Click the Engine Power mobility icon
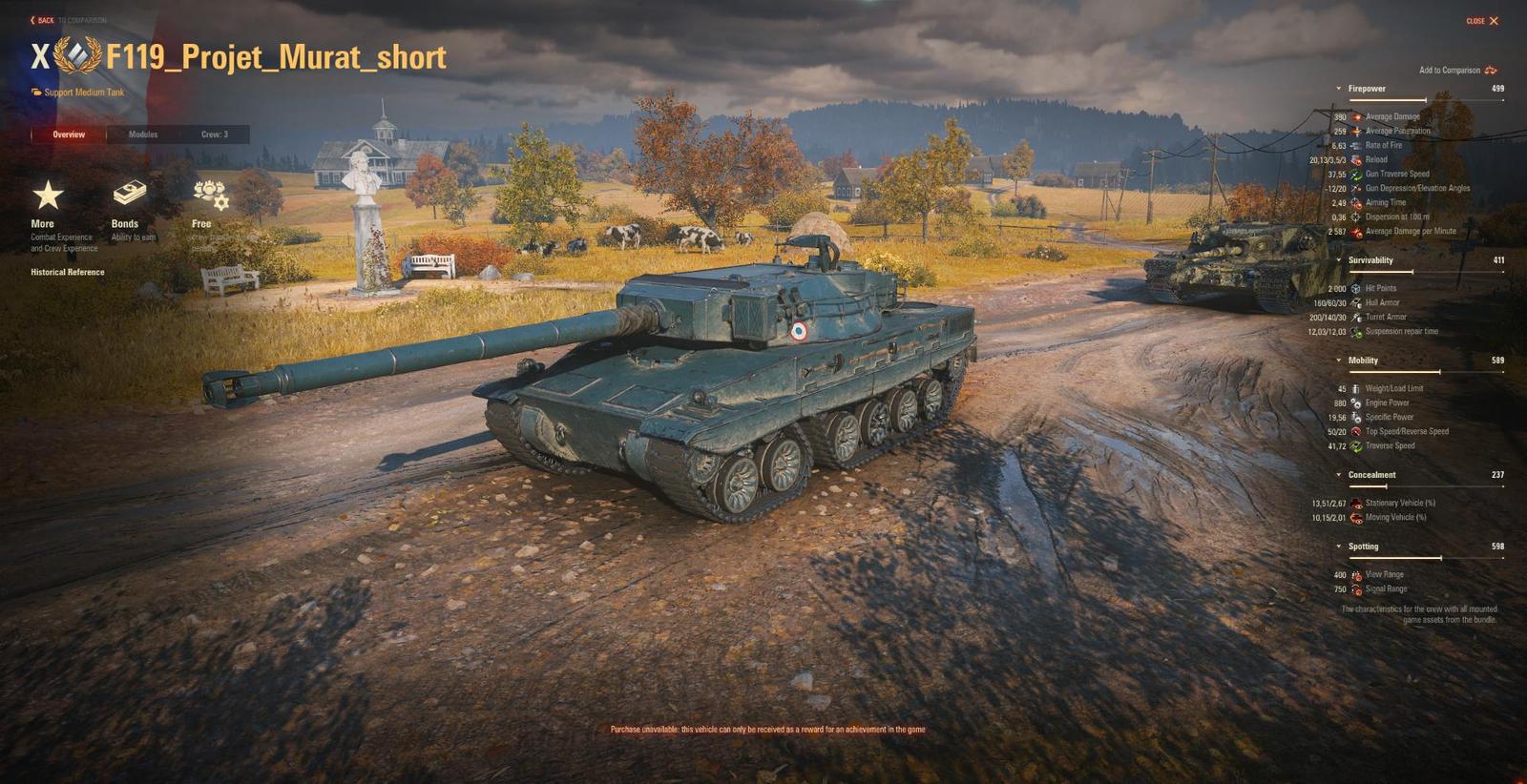1527x784 pixels. click(x=1355, y=402)
